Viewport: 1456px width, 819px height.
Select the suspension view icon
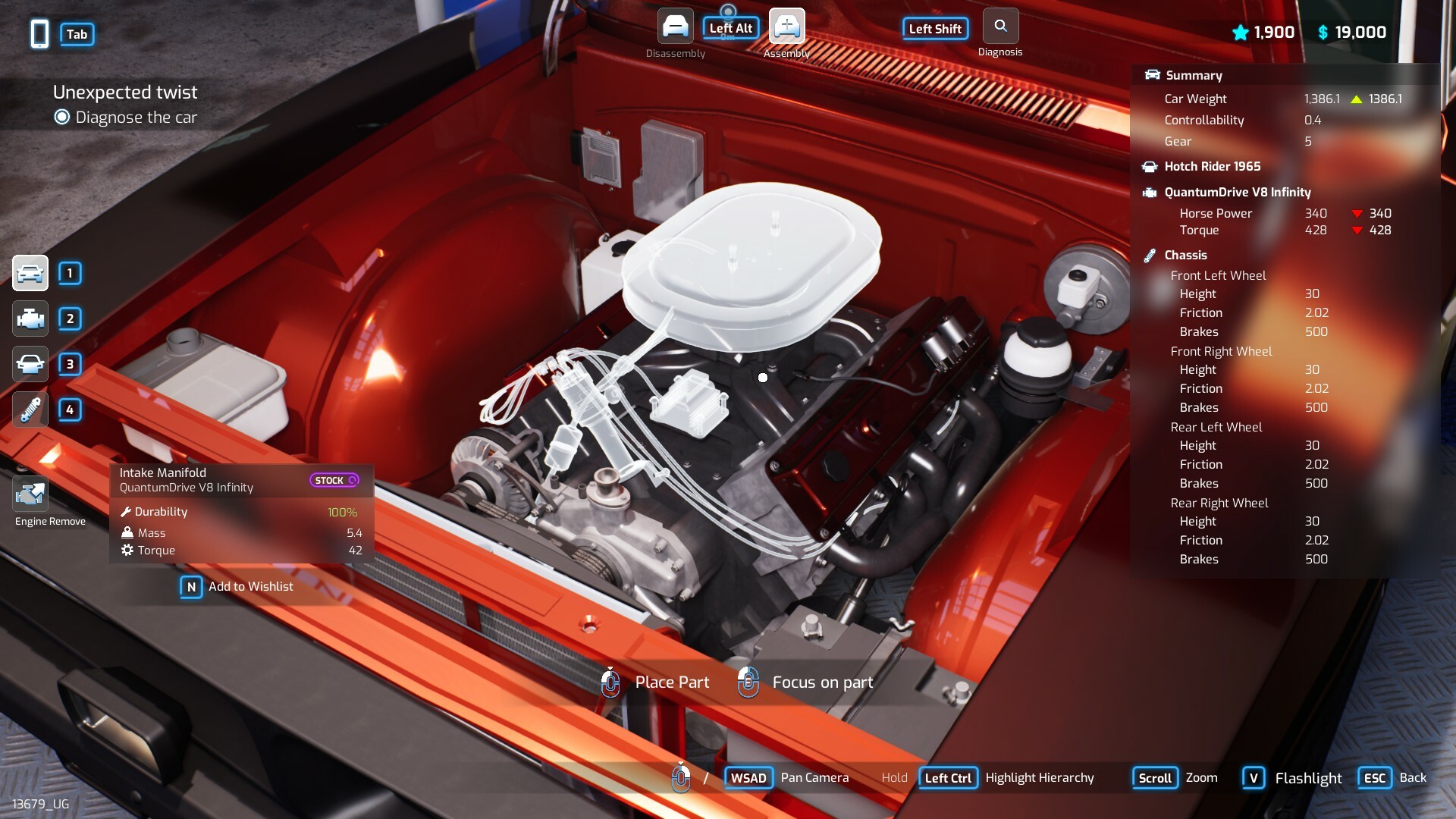click(x=30, y=409)
